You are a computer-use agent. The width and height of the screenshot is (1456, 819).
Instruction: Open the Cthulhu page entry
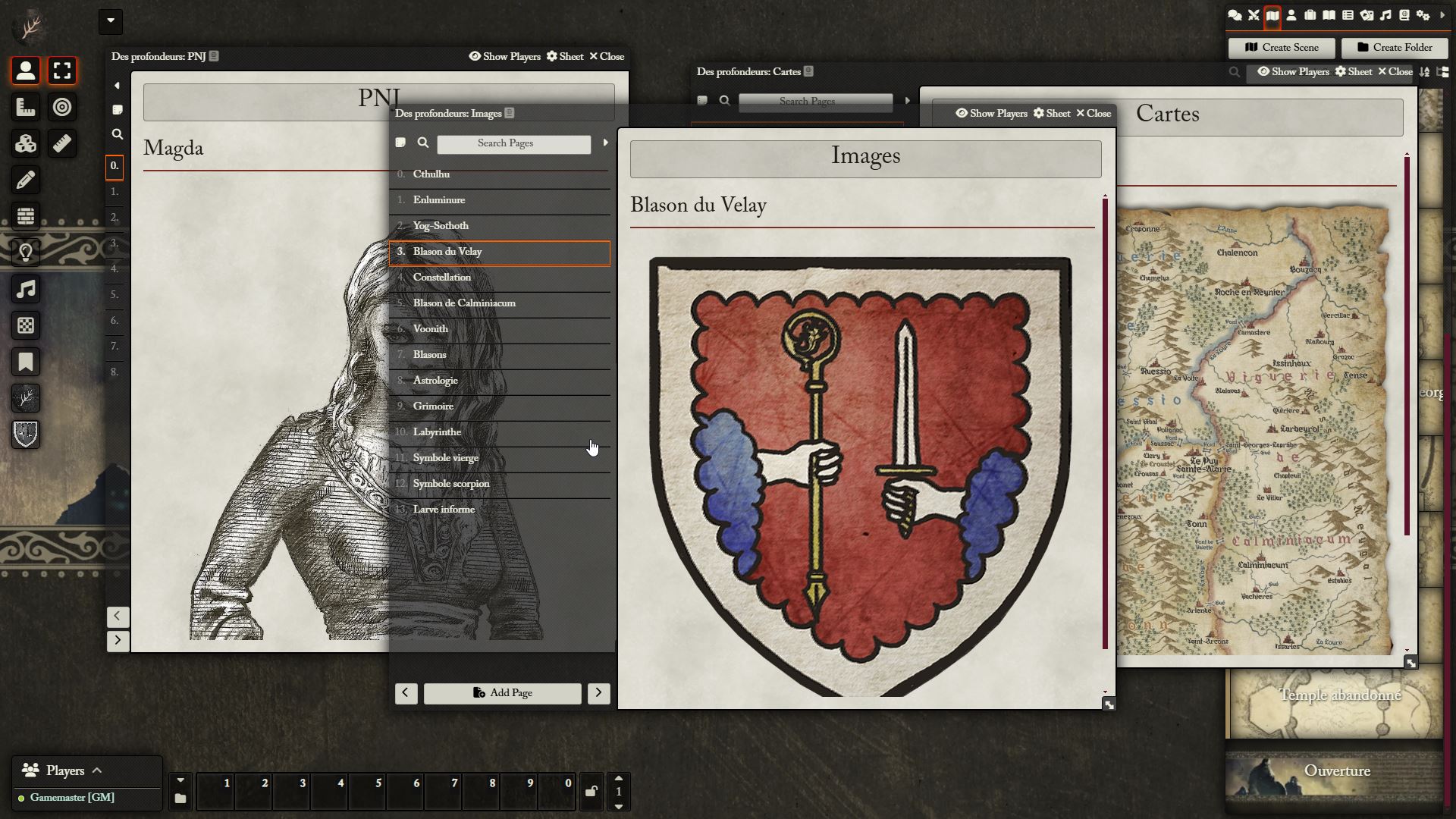(431, 174)
